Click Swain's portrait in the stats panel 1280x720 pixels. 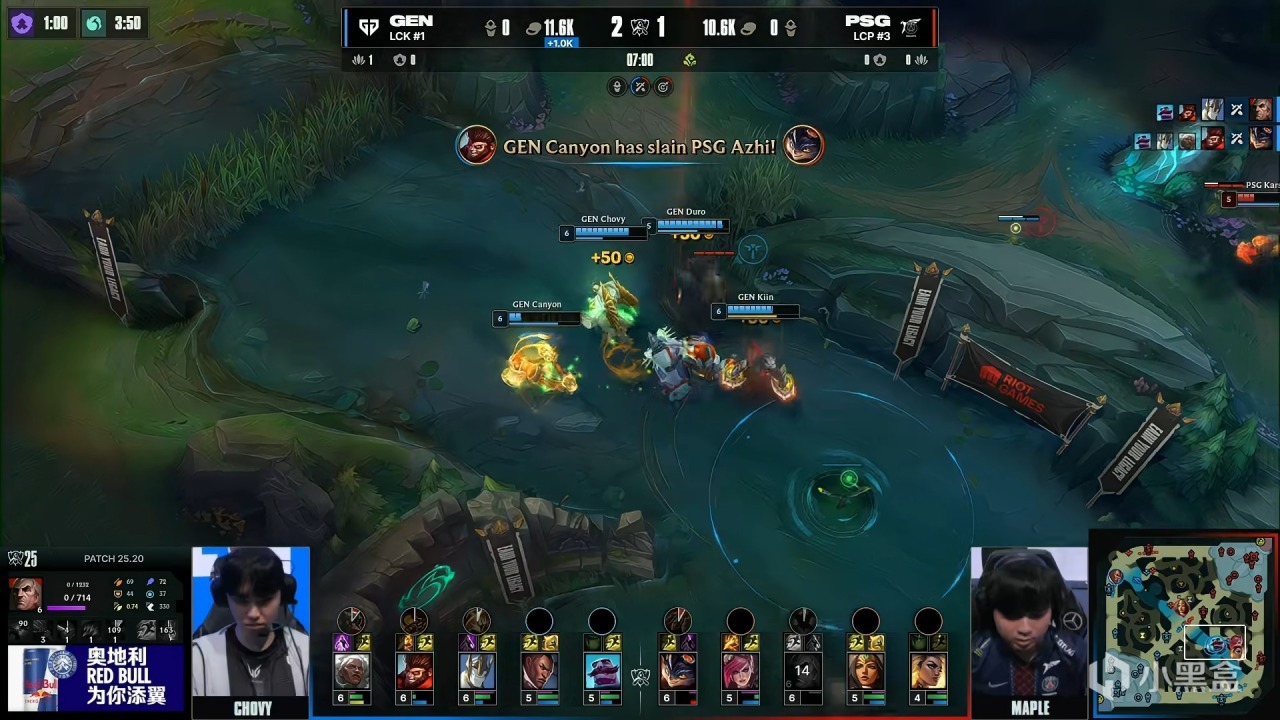(x=26, y=595)
